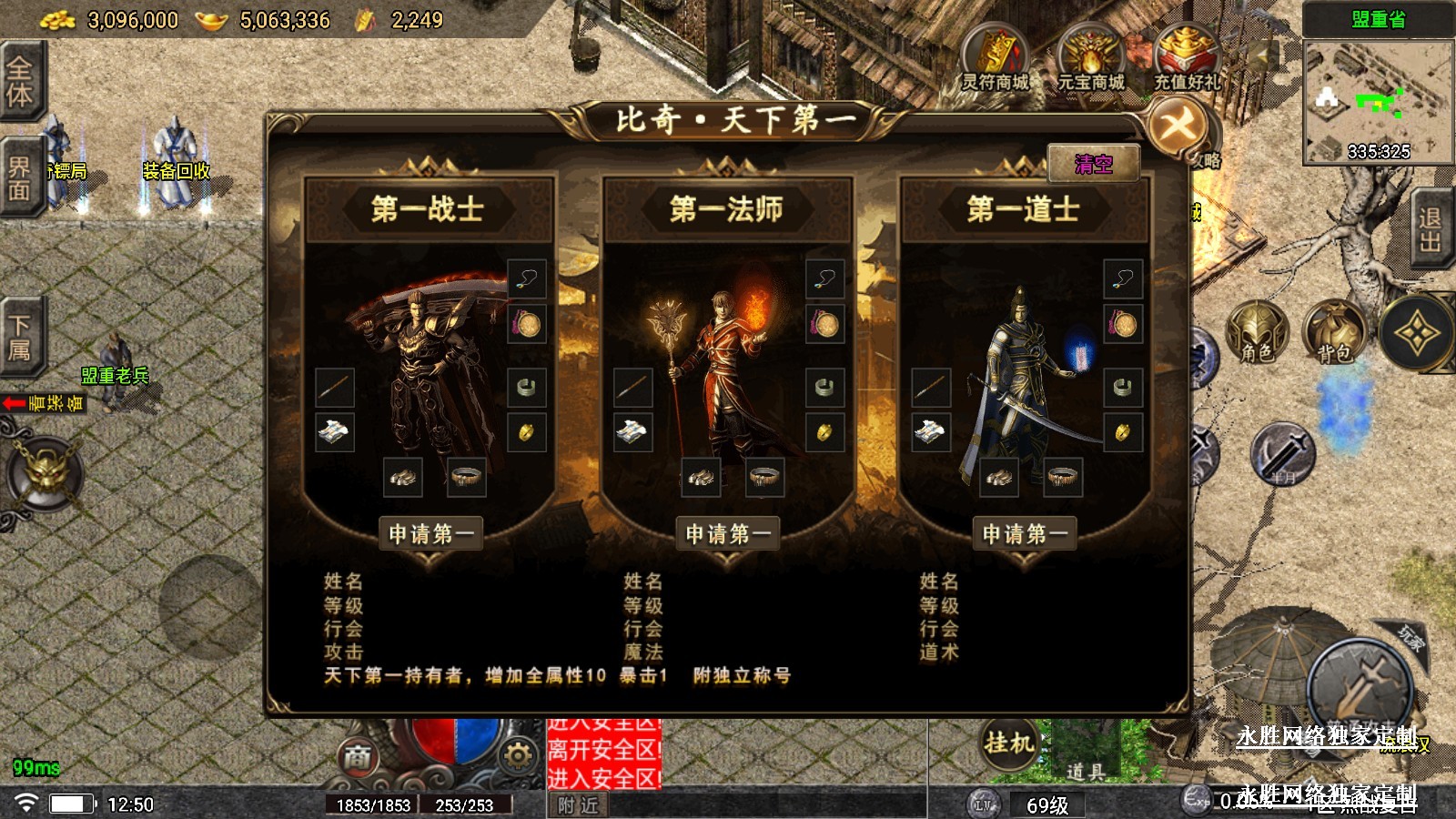Apply for 第一道士 with 申请第一
Viewport: 1456px width, 819px height.
1025,533
